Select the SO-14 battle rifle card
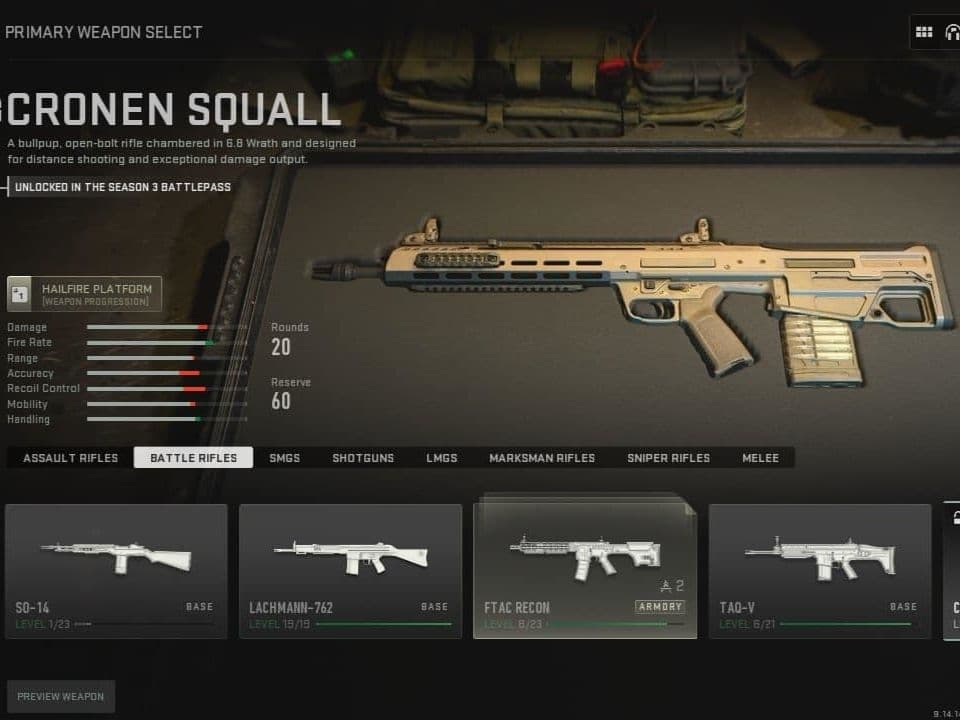960x720 pixels. pyautogui.click(x=116, y=571)
